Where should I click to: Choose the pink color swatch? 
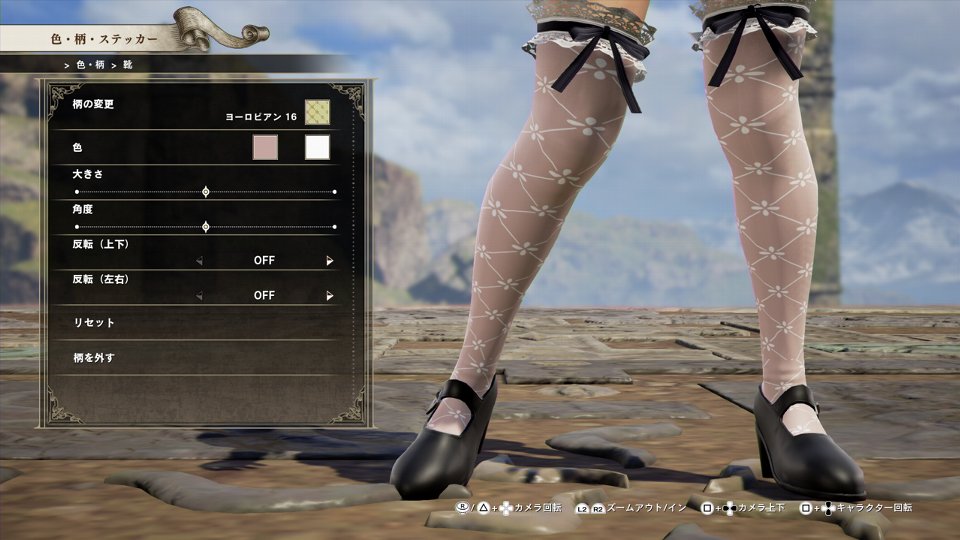point(264,148)
